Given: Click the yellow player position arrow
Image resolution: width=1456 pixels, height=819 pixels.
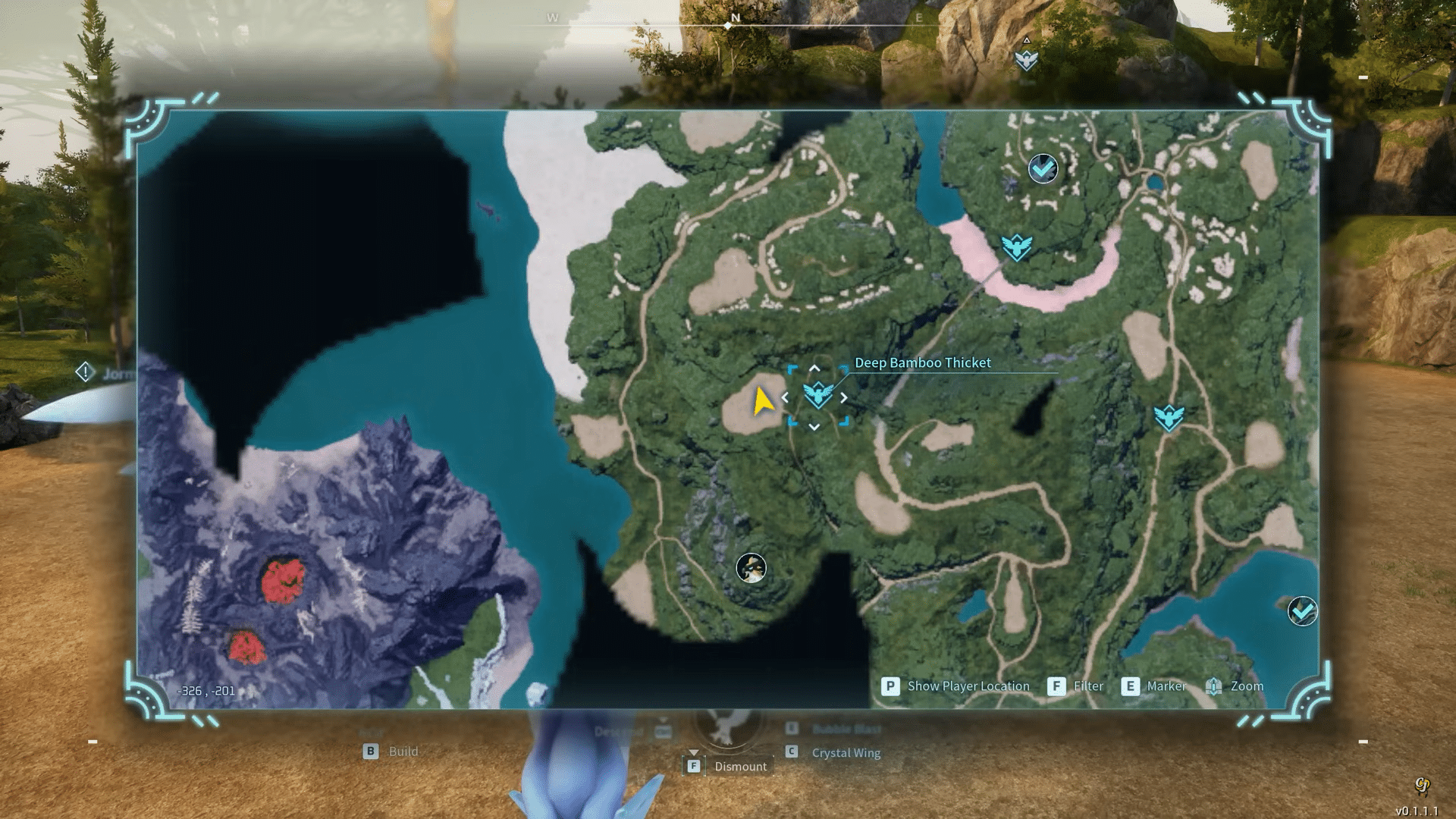Looking at the screenshot, I should [764, 399].
